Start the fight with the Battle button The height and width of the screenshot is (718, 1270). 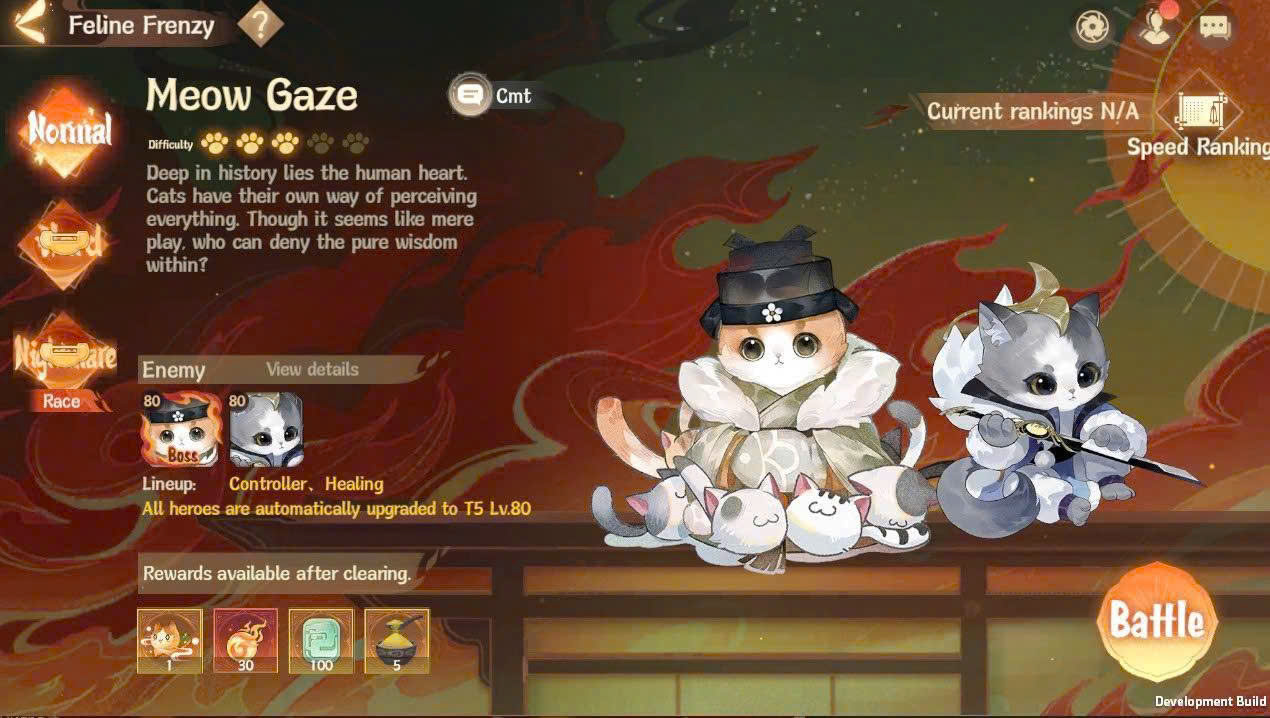click(1157, 620)
